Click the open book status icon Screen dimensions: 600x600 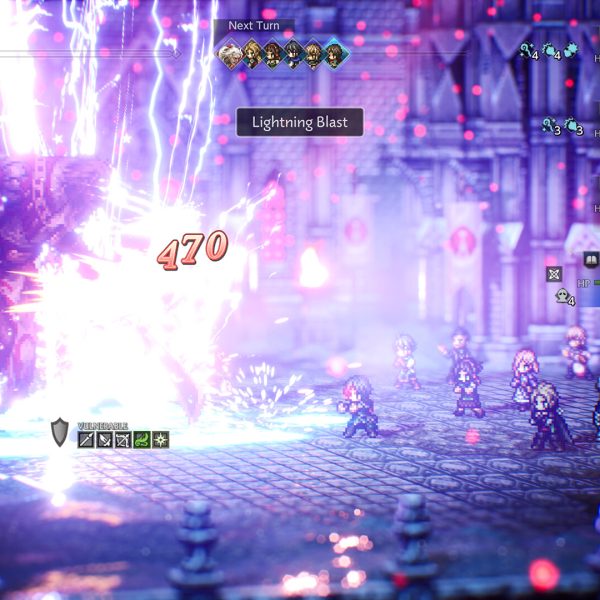590,259
